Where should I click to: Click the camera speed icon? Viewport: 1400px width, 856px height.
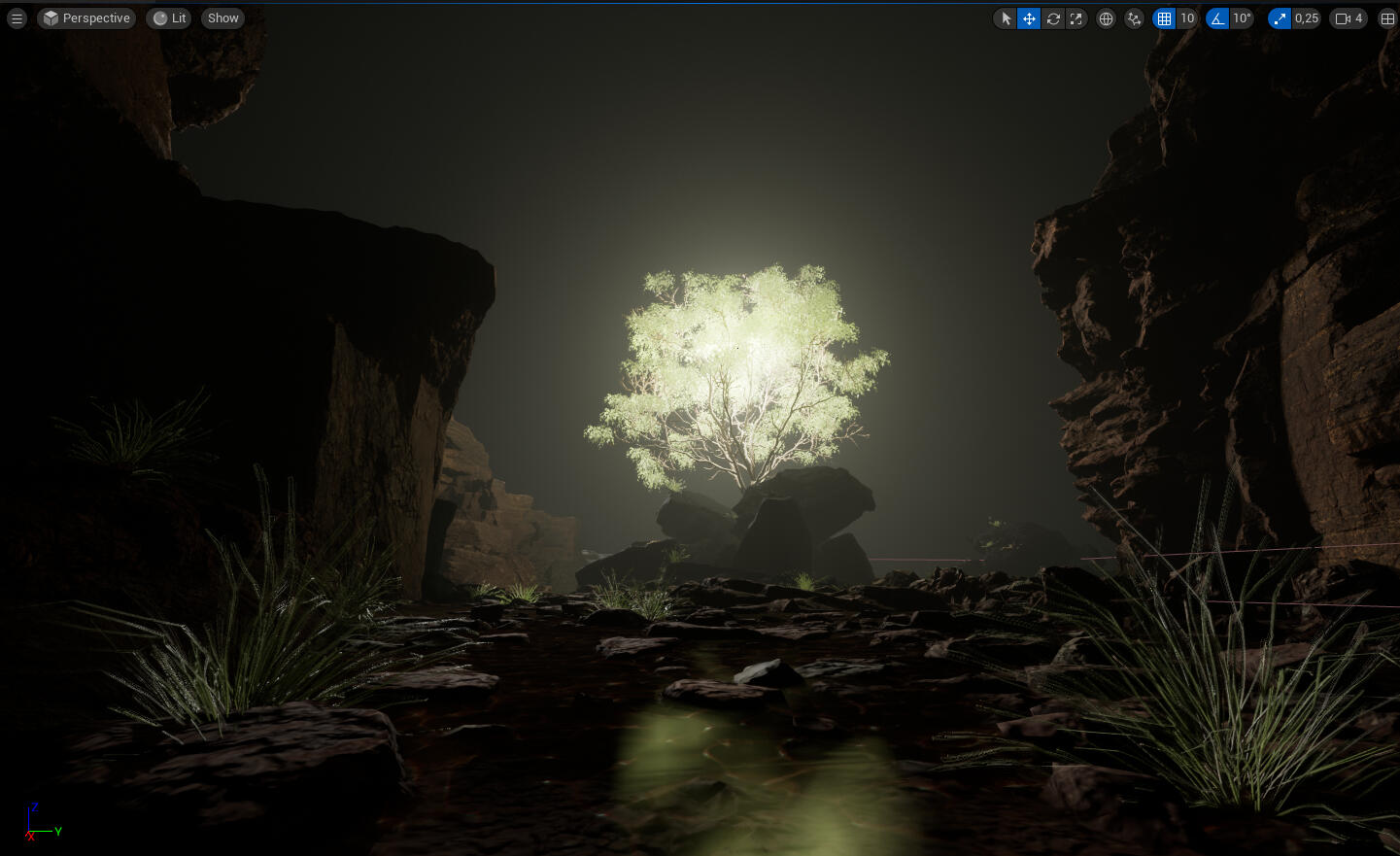point(1342,18)
